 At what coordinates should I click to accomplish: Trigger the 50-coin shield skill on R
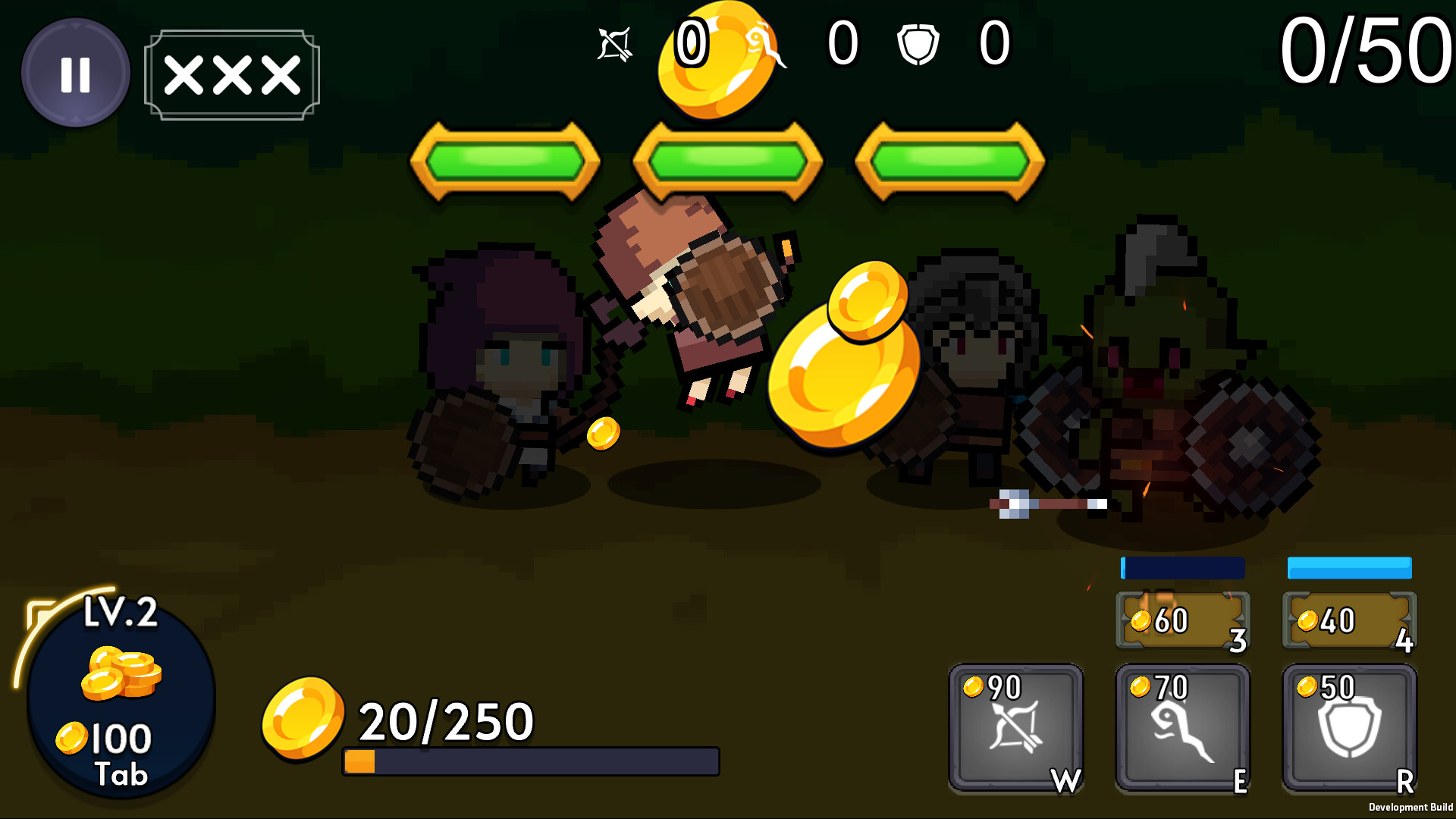pos(1349,728)
